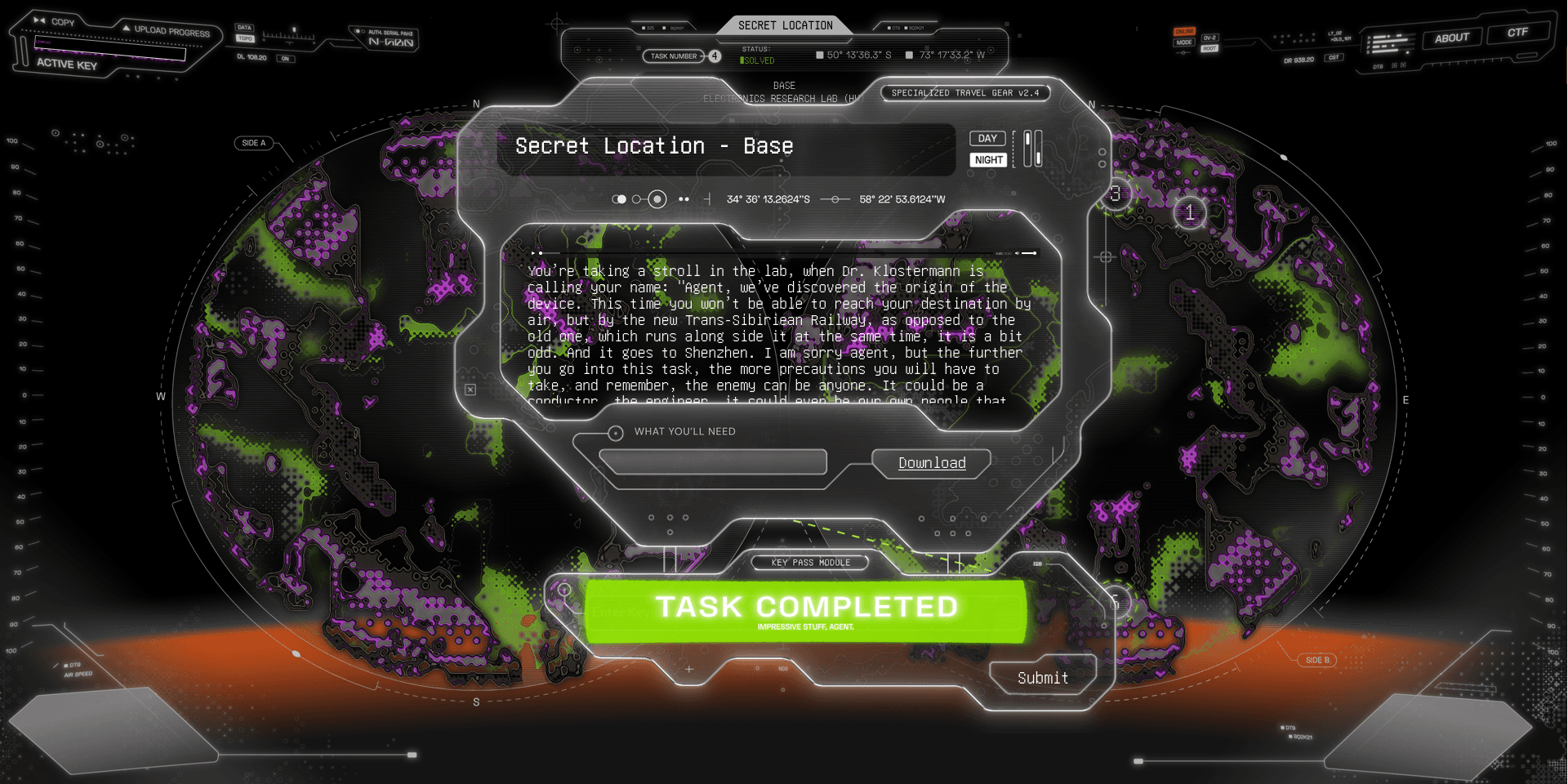Expand the ROOT selector
The image size is (1568, 784).
(x=1209, y=49)
